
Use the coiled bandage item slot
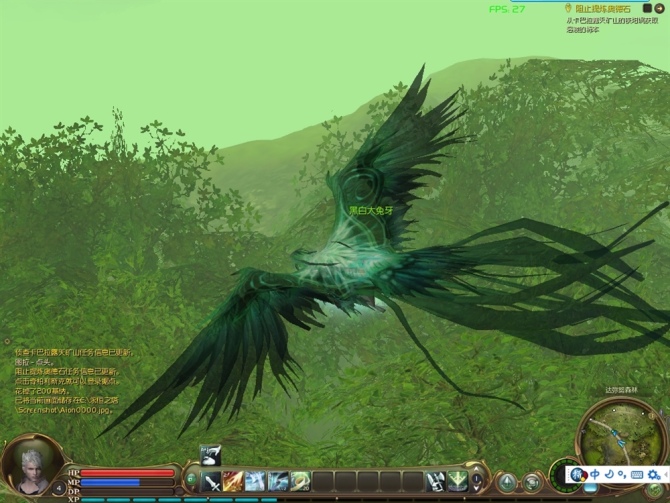click(x=300, y=482)
